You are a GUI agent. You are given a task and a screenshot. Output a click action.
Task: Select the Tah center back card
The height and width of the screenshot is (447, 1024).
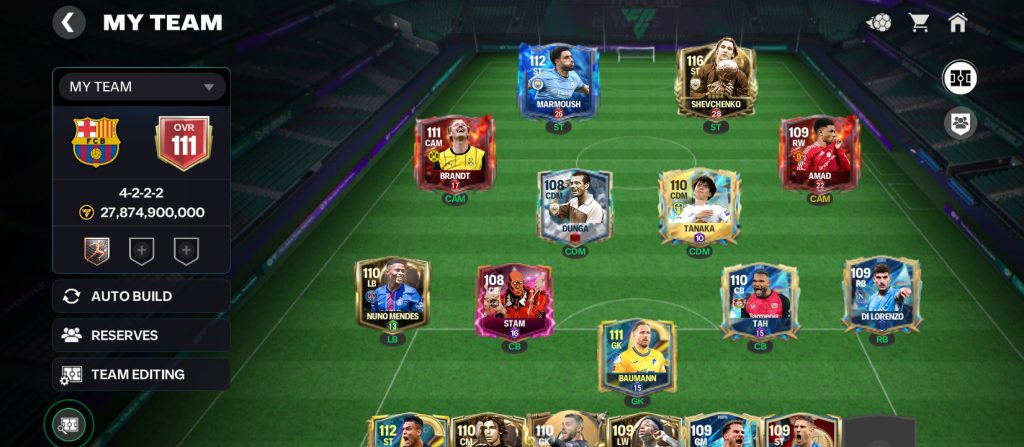point(760,300)
